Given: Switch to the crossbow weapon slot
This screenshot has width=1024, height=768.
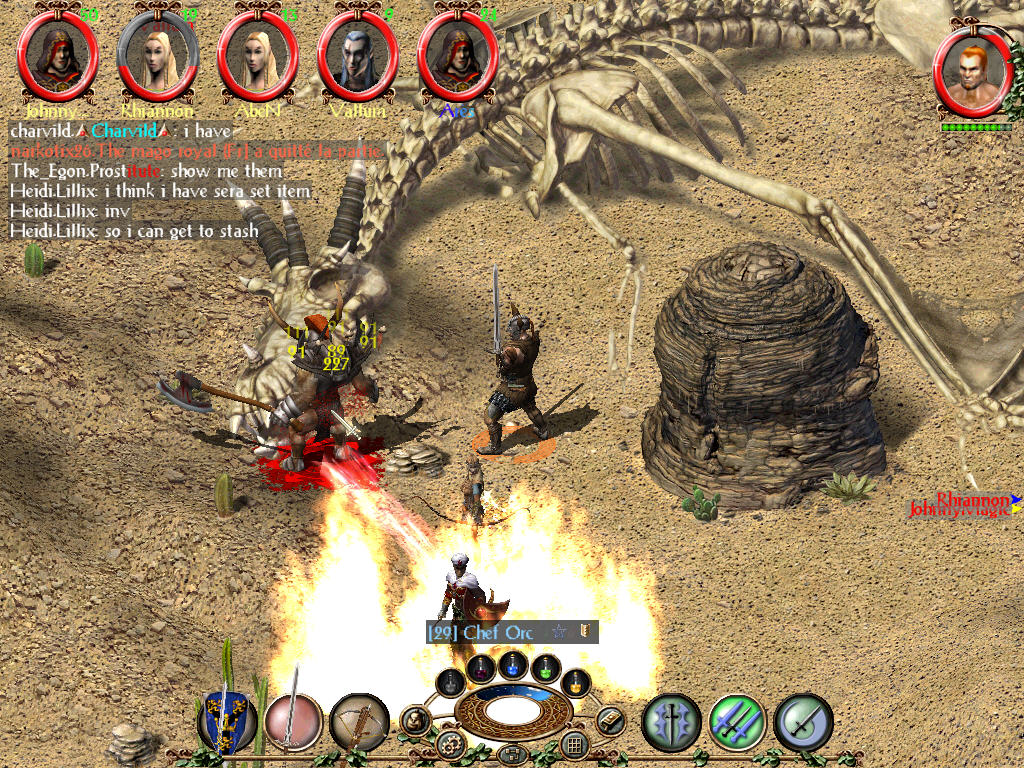Looking at the screenshot, I should coord(359,721).
